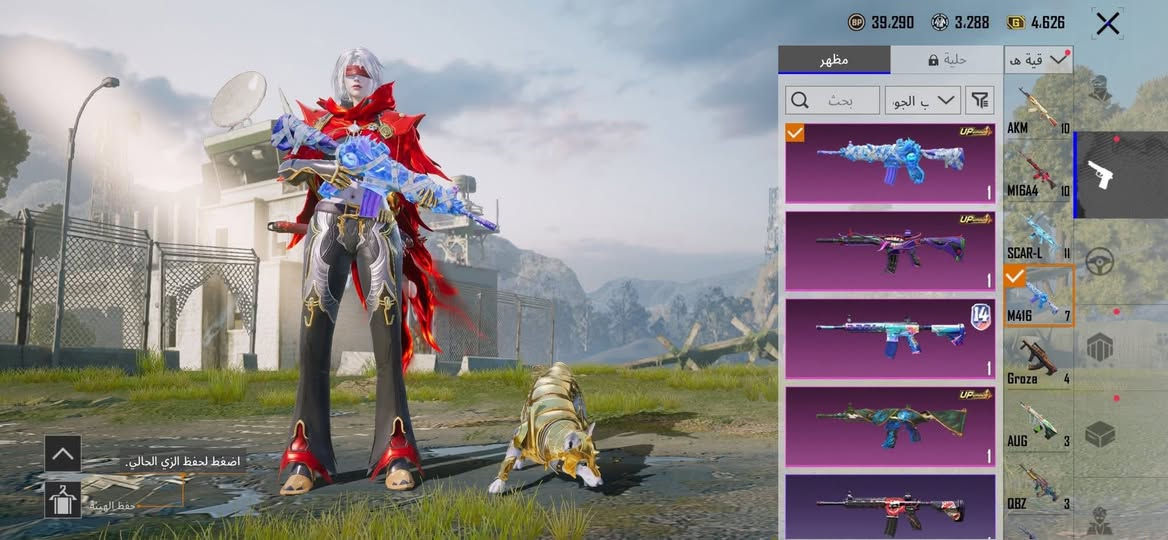The height and width of the screenshot is (540, 1168).
Task: Switch to the مظهر appearance tab
Action: point(834,60)
